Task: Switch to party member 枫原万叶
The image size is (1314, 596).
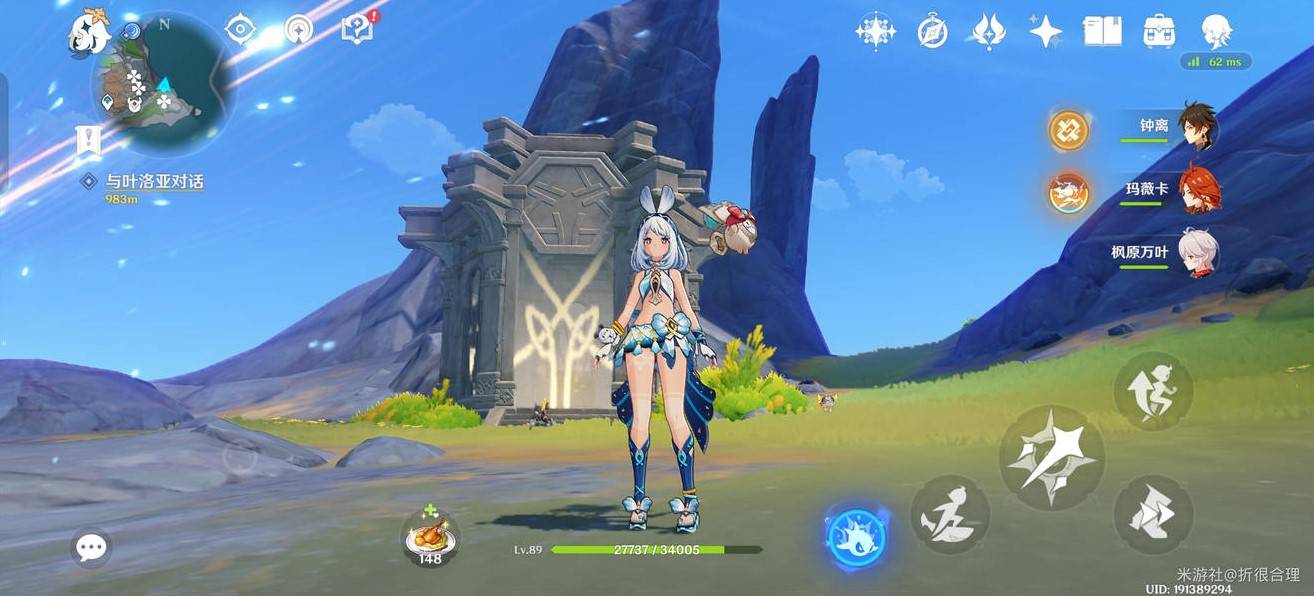Action: (1196, 251)
